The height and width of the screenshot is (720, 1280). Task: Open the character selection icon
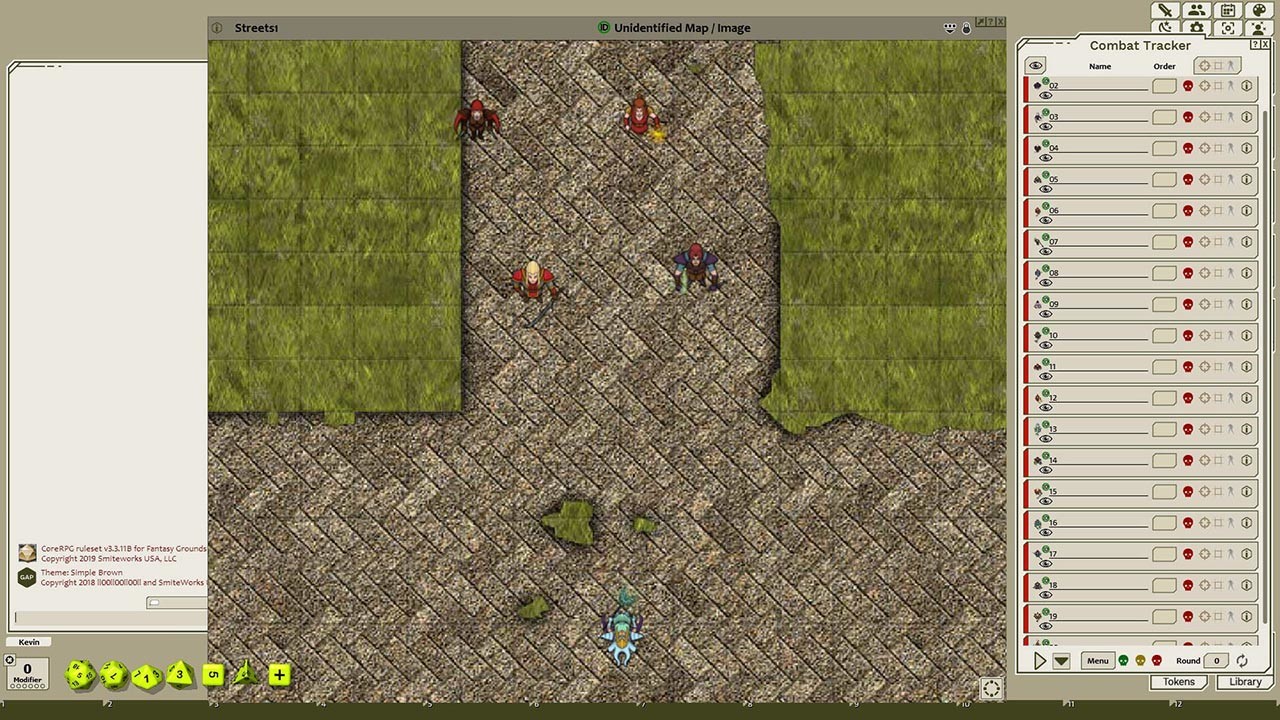coord(1258,27)
